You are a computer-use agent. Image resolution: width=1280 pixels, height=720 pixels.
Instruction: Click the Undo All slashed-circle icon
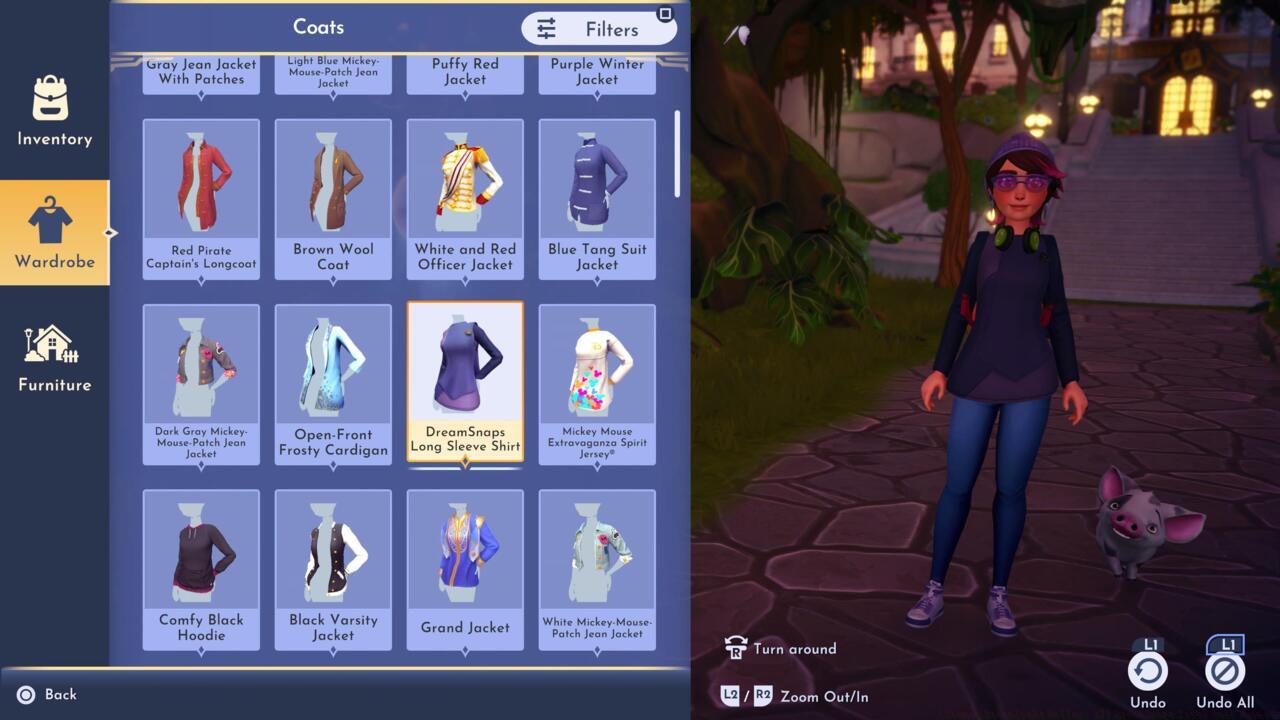pos(1227,672)
